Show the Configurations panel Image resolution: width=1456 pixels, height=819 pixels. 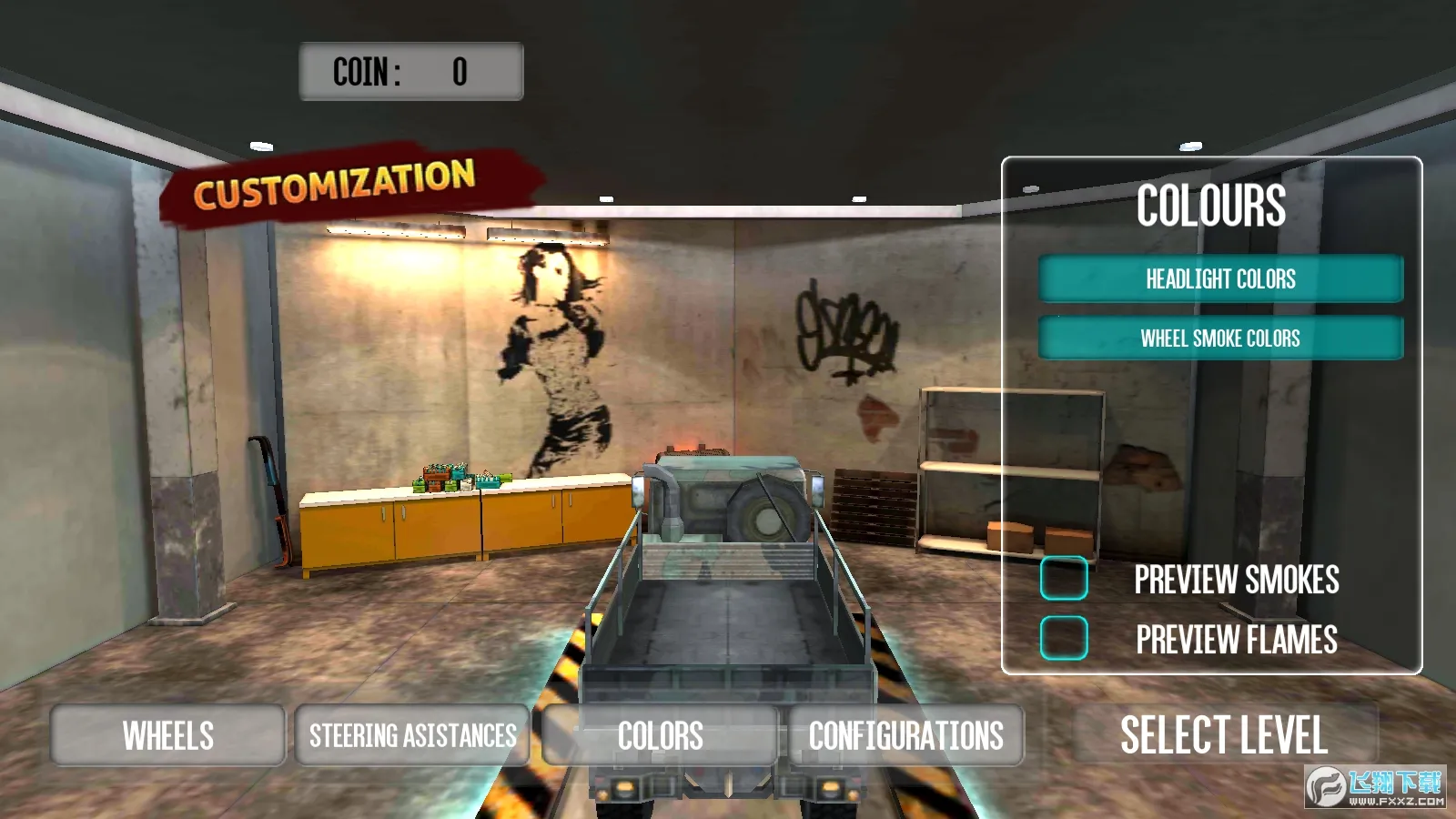906,735
